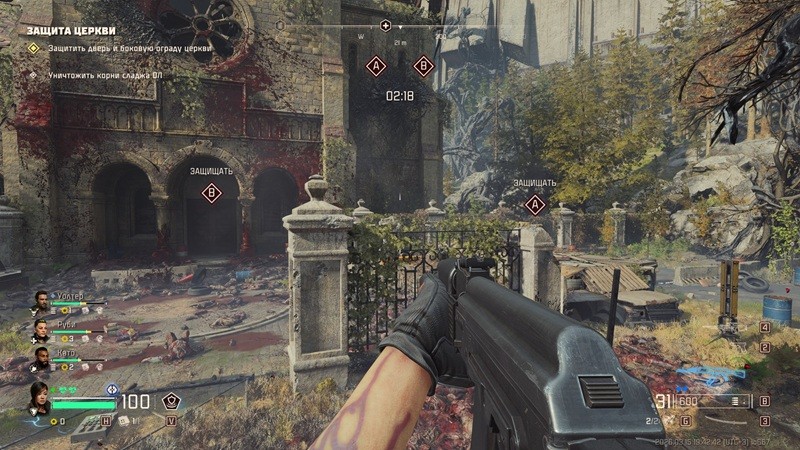Click the blue medic cross marker on compass
This screenshot has width=800, height=450.
(386, 24)
